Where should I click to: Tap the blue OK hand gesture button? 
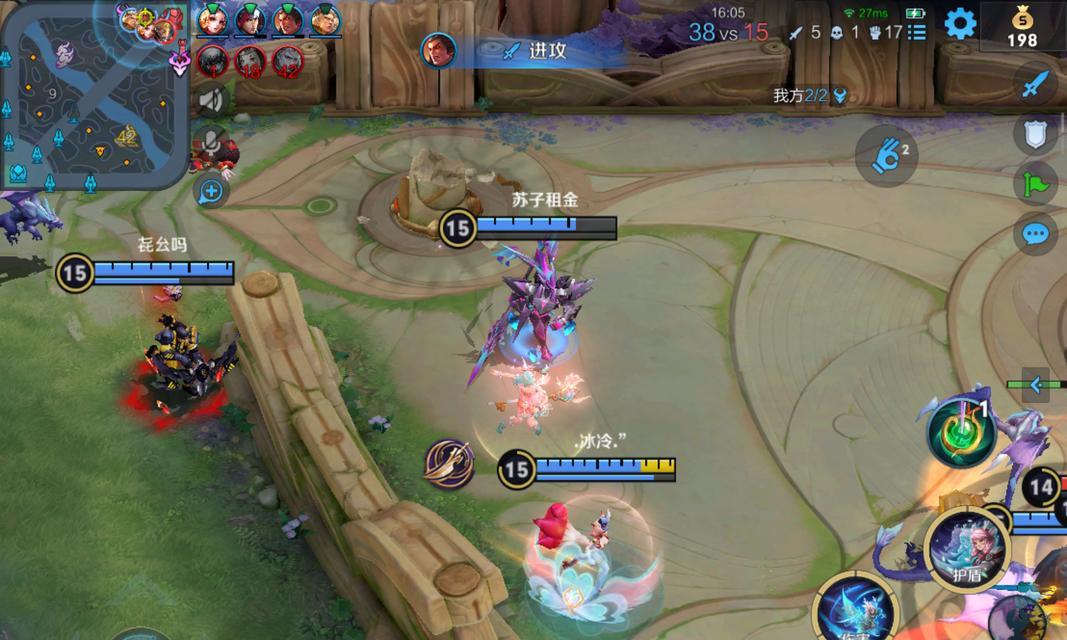click(x=886, y=157)
